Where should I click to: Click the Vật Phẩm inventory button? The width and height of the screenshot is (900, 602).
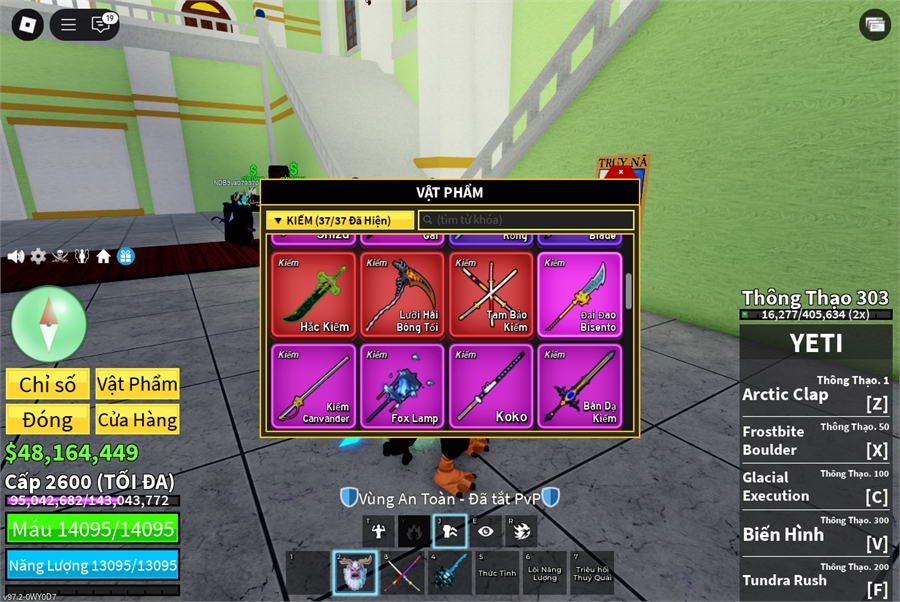(x=137, y=384)
